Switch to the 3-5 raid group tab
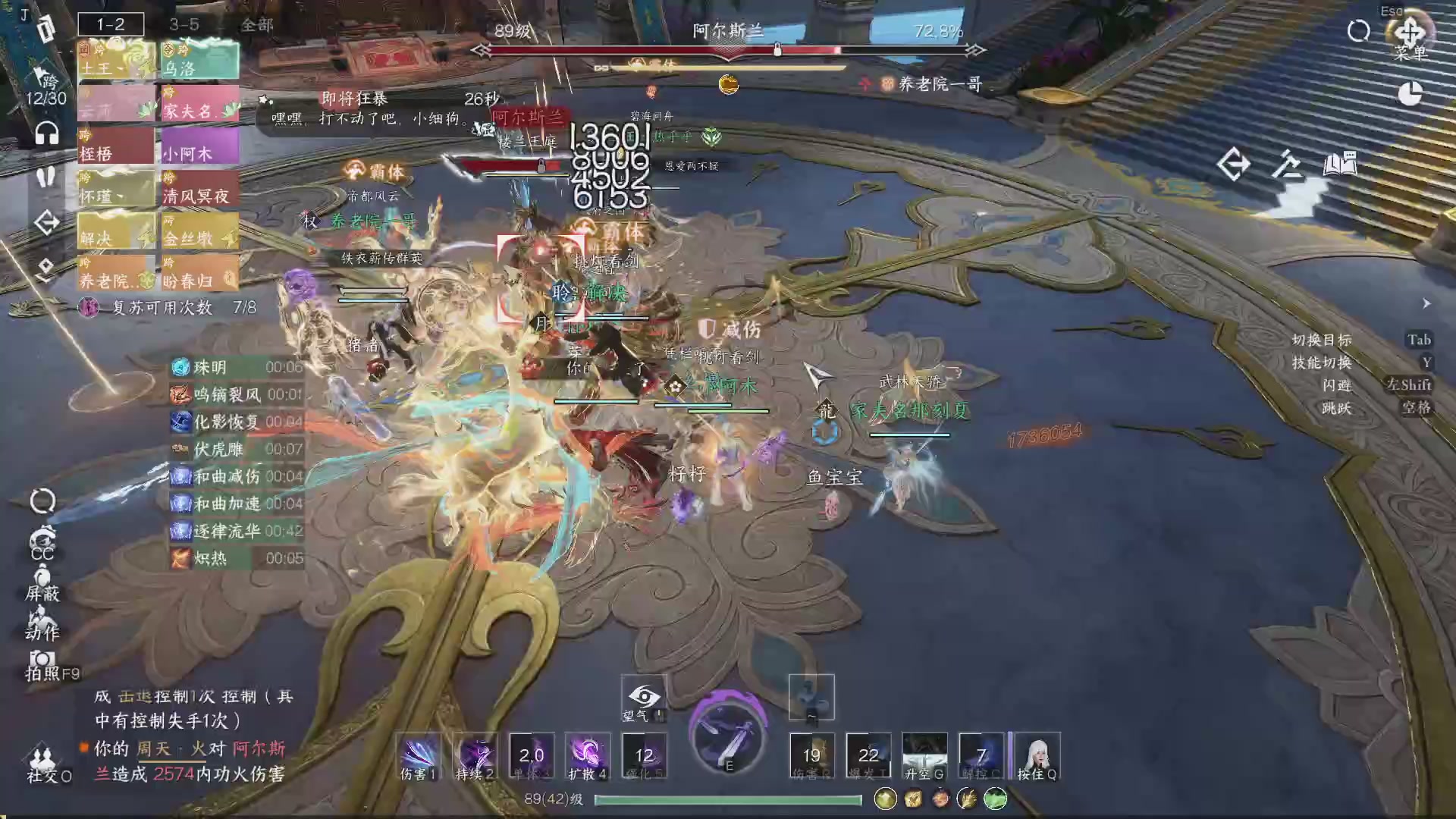This screenshot has height=819, width=1456. click(184, 24)
